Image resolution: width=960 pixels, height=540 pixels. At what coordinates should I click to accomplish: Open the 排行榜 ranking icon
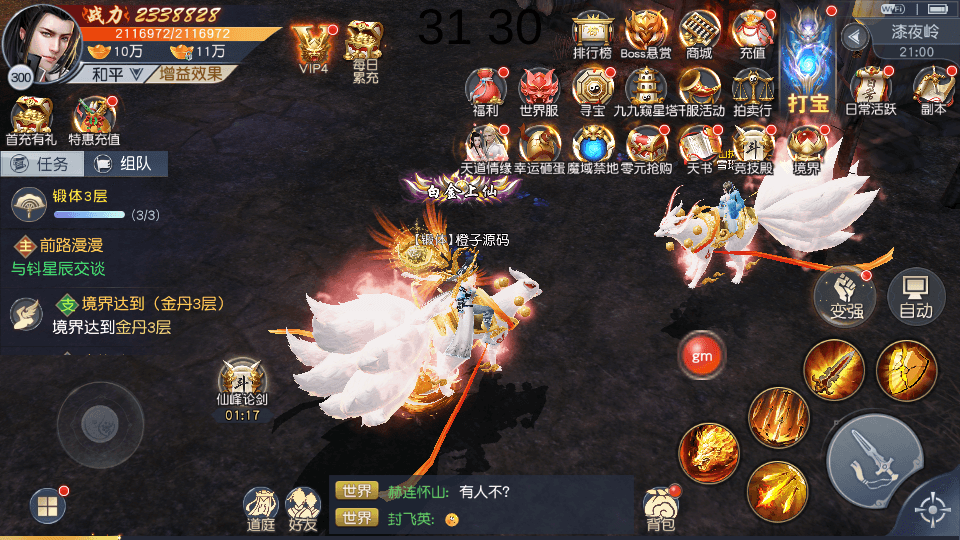tap(593, 34)
